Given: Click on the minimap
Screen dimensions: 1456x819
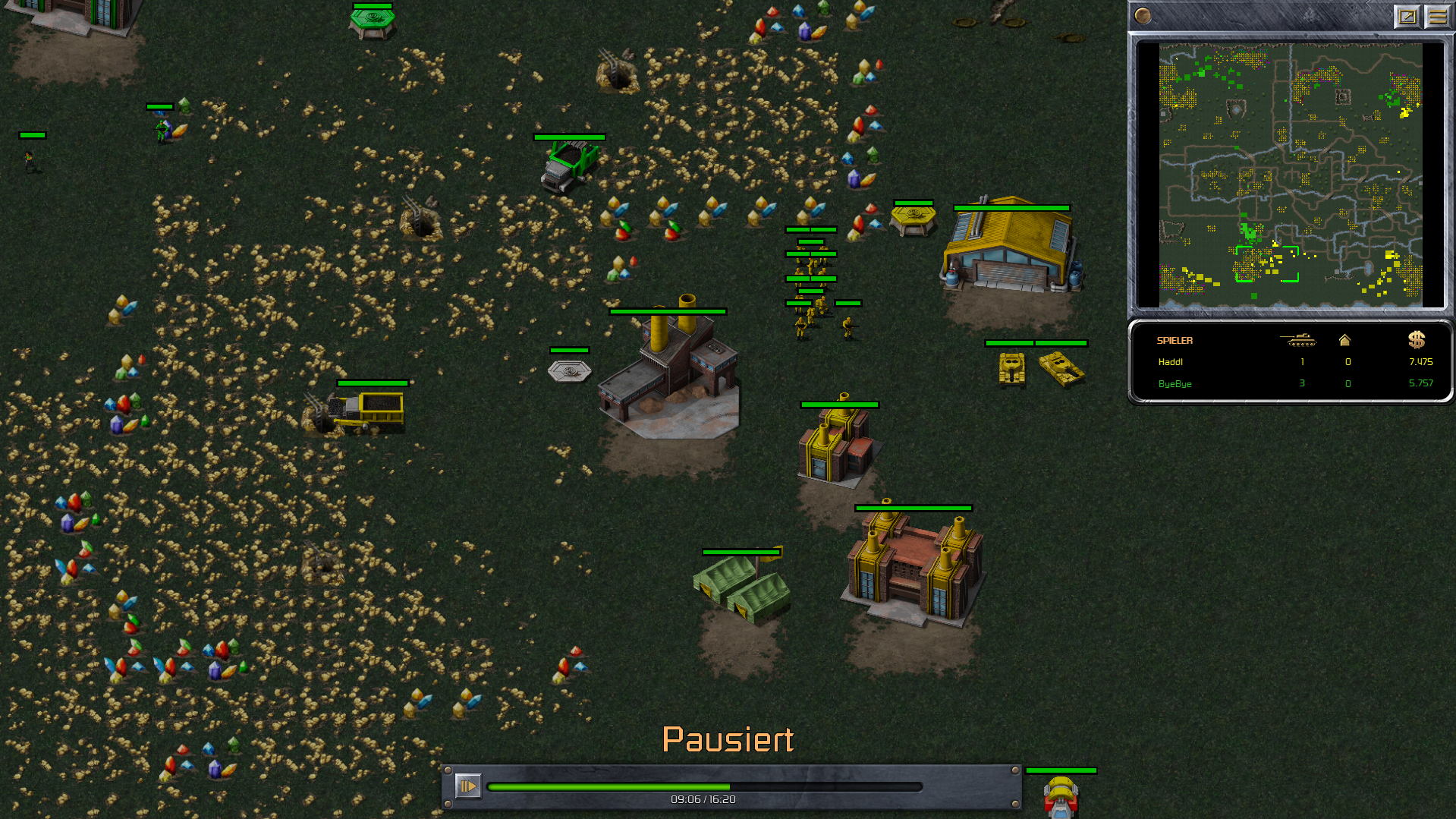Looking at the screenshot, I should click(1290, 175).
